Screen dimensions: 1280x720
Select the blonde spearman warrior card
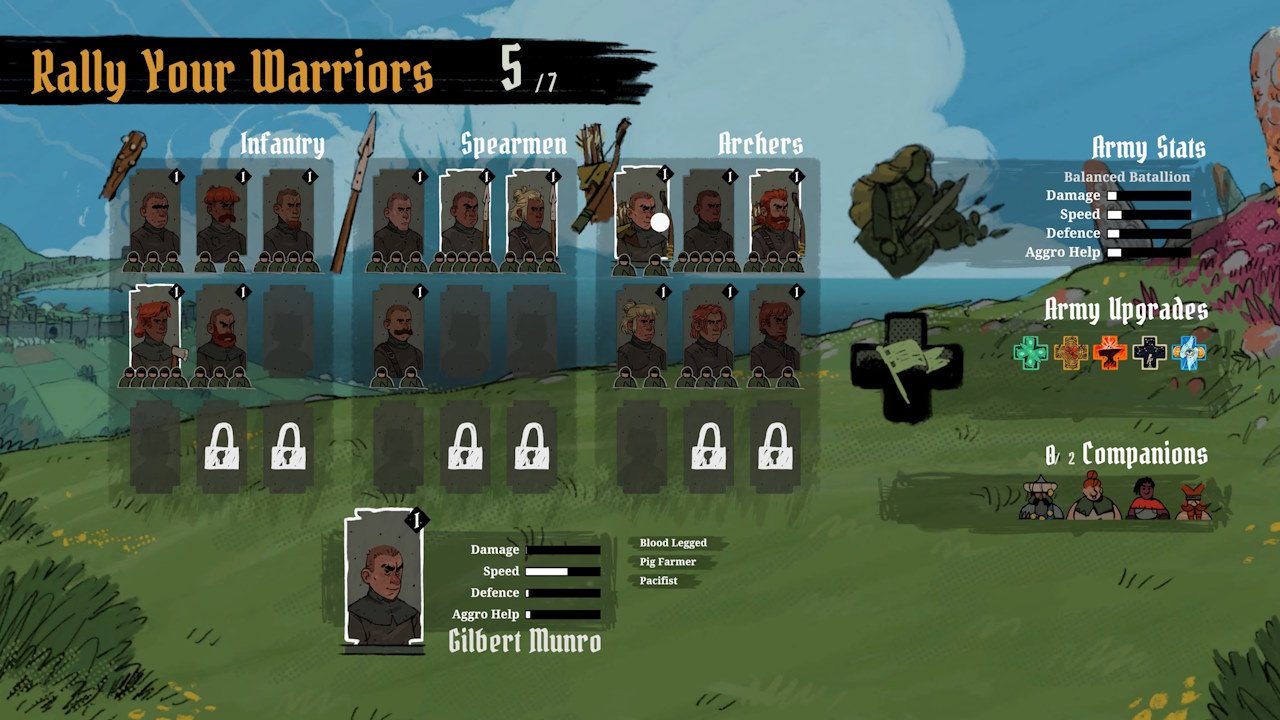530,218
